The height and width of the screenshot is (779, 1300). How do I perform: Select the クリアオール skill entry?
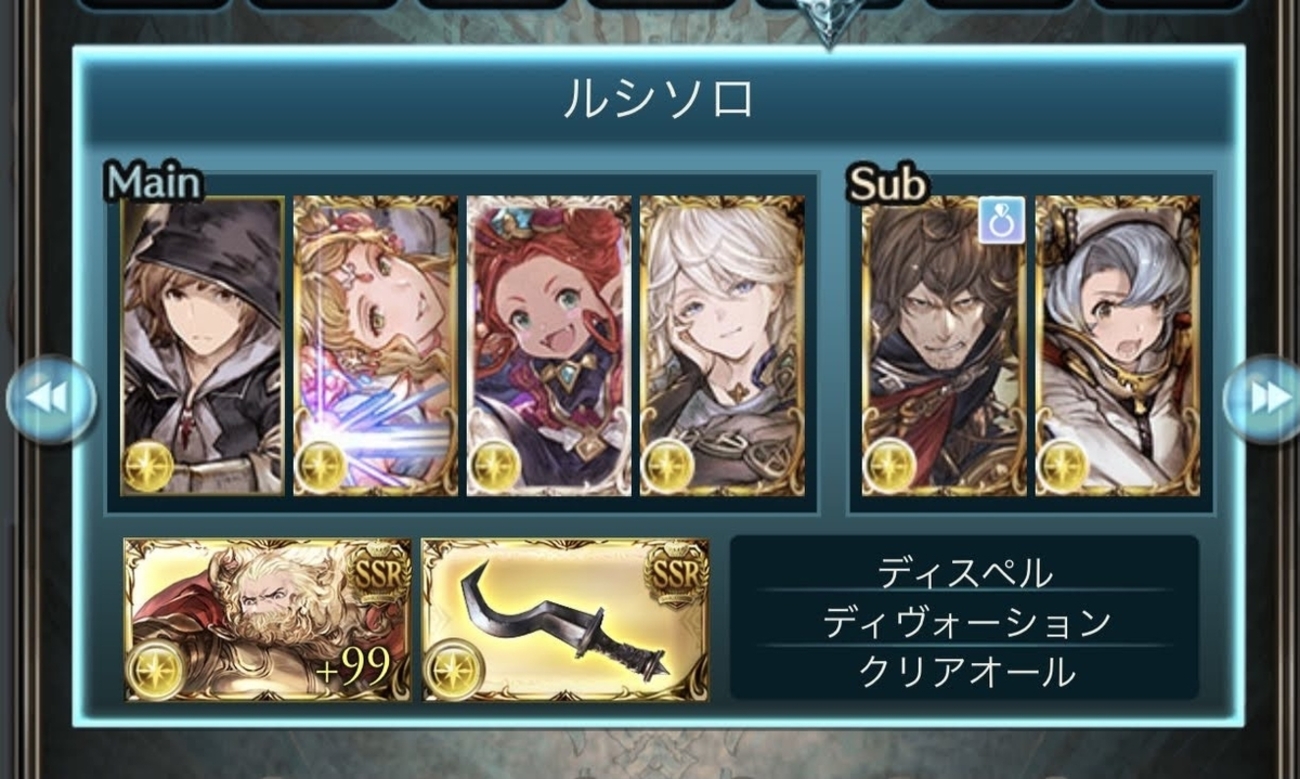pos(965,672)
